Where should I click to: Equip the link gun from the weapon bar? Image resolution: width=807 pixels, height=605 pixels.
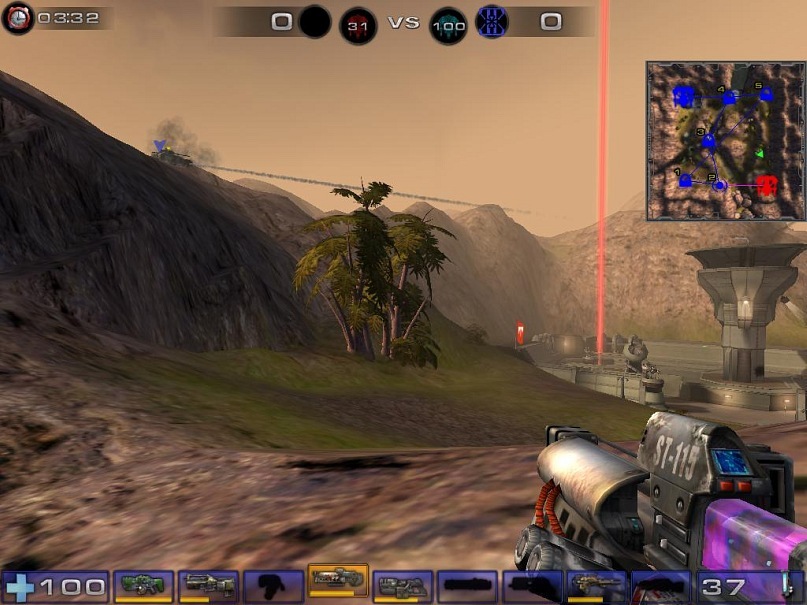pyautogui.click(x=402, y=586)
